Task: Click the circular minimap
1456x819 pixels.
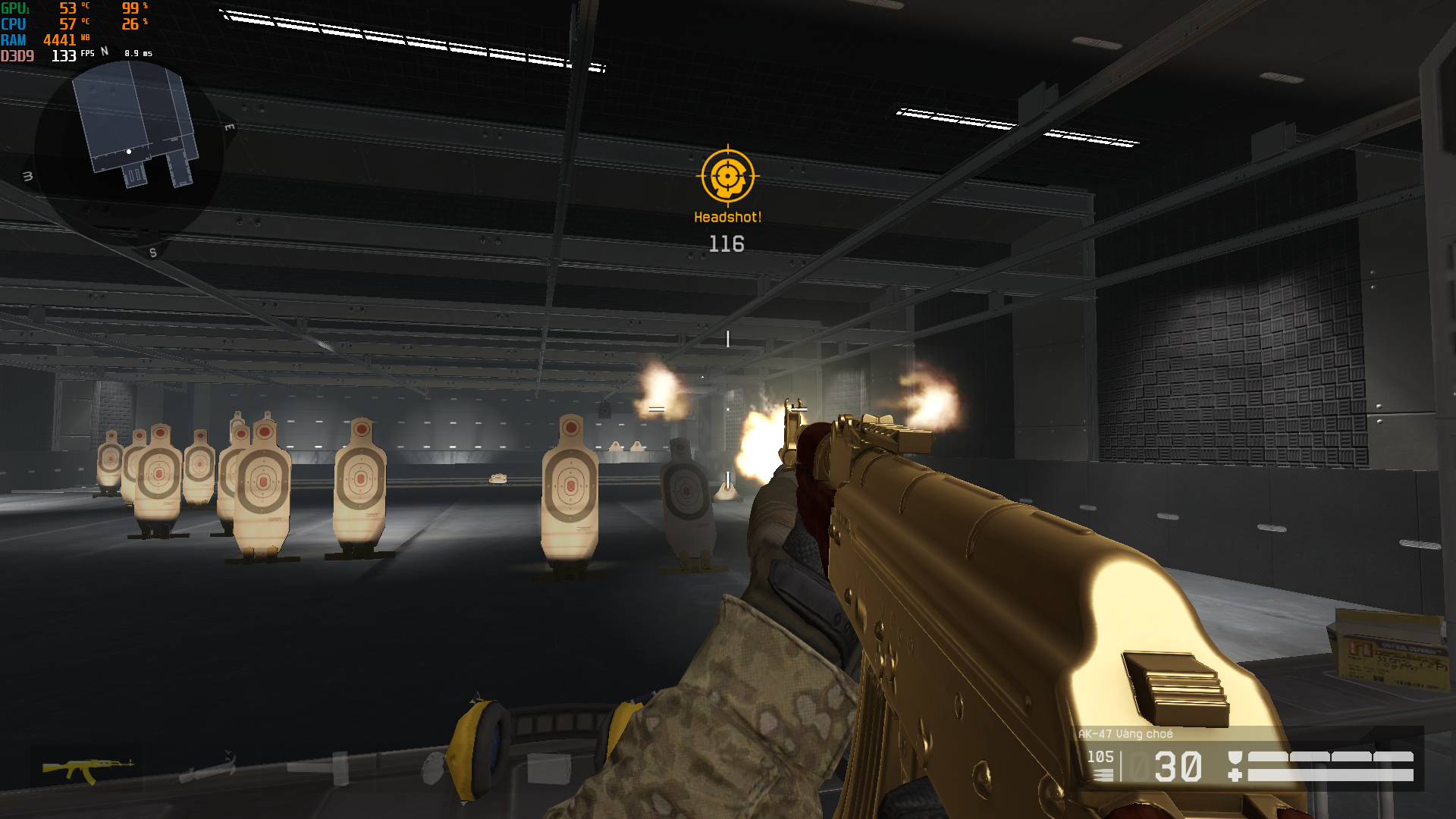Action: click(129, 150)
